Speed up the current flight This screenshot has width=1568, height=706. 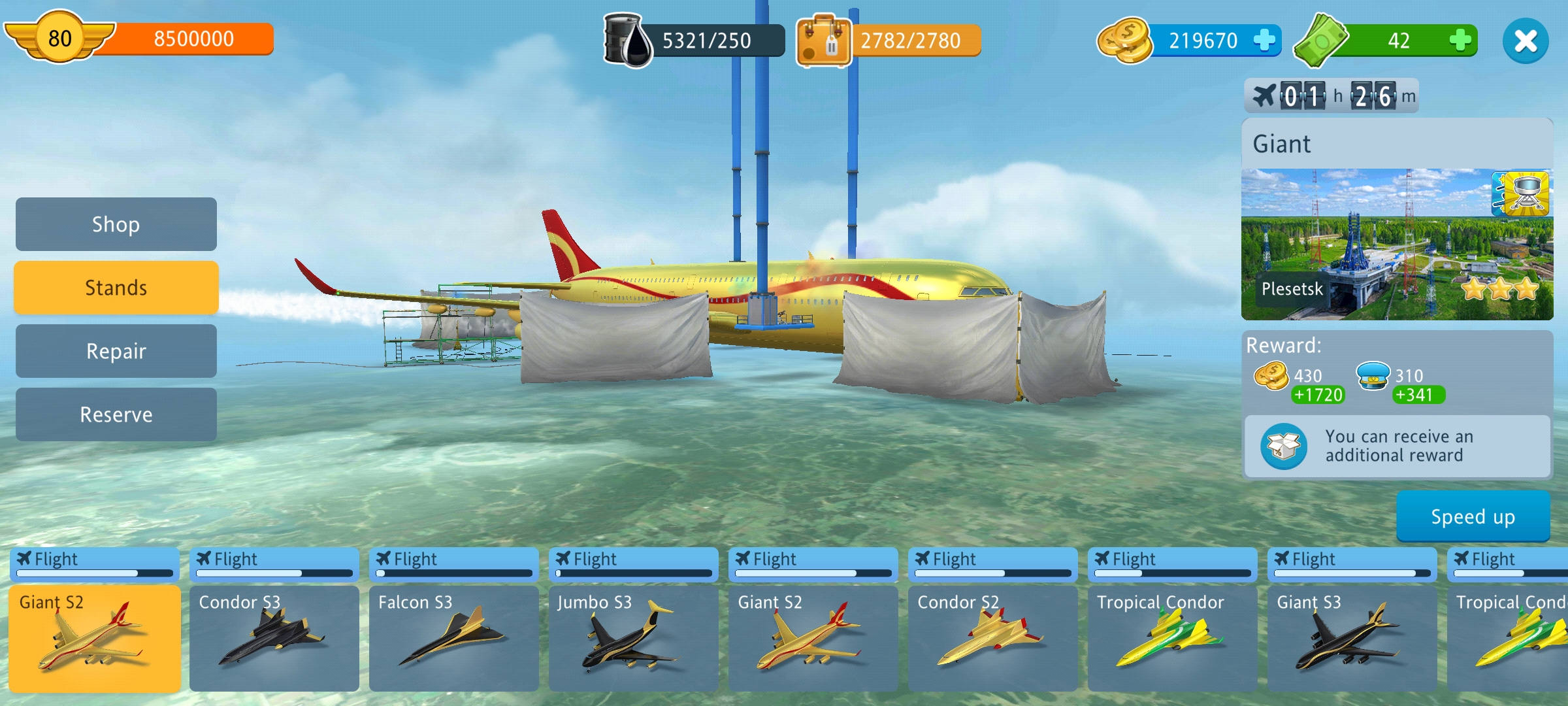1473,516
